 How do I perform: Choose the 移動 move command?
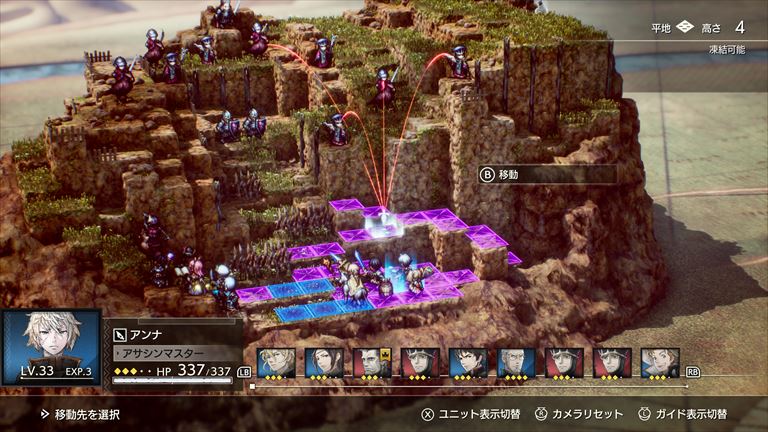click(x=546, y=174)
